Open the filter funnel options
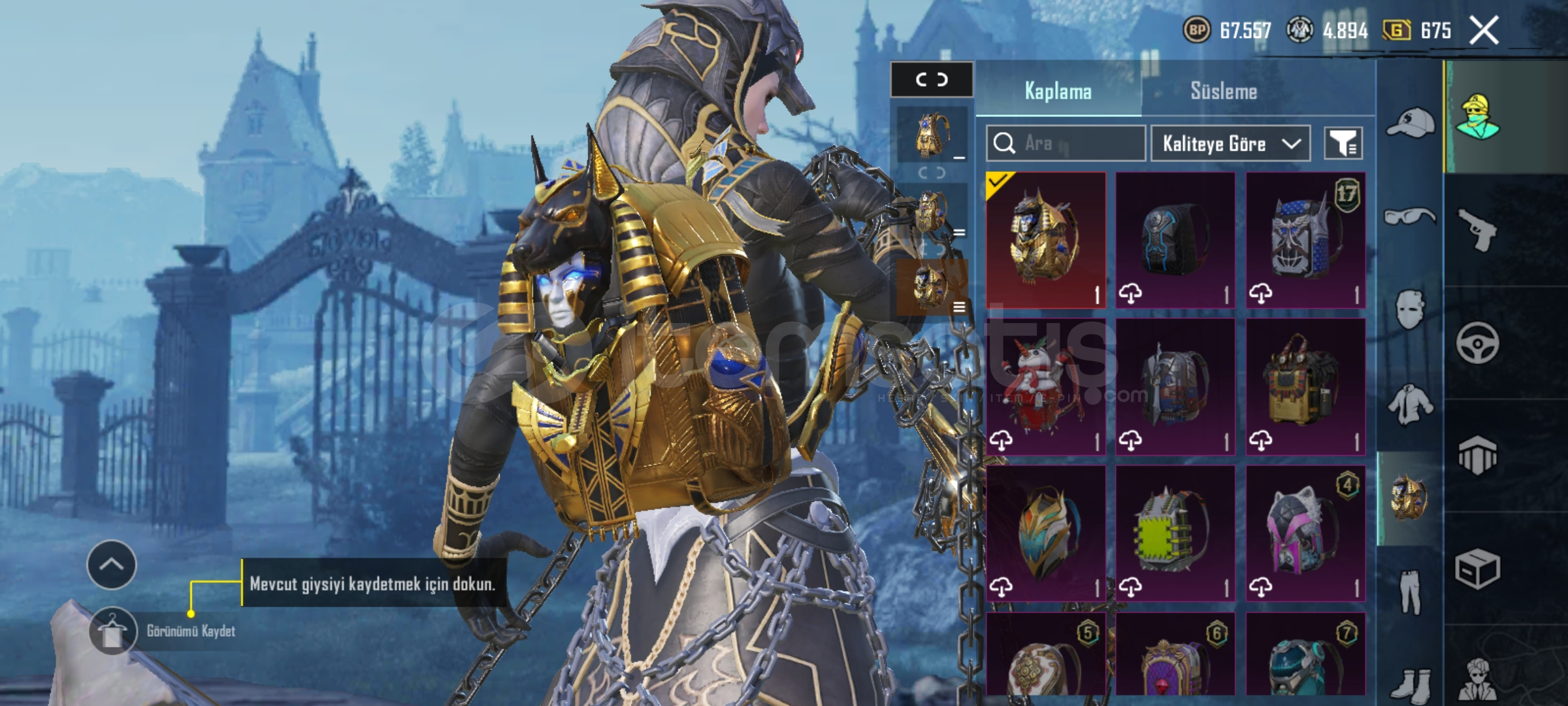Image resolution: width=1568 pixels, height=706 pixels. point(1343,143)
